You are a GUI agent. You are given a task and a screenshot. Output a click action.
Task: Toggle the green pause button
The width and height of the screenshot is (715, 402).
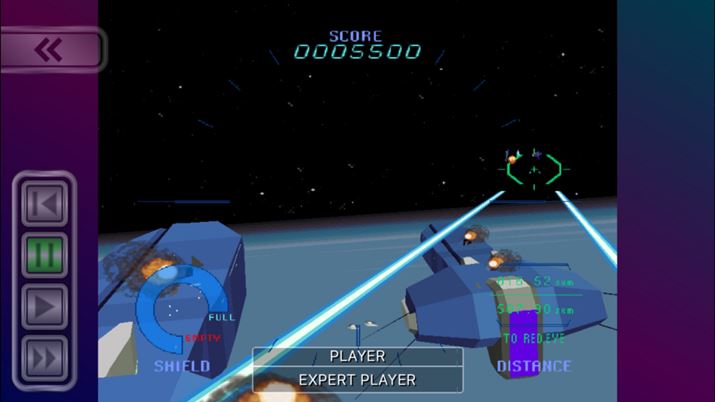point(44,255)
